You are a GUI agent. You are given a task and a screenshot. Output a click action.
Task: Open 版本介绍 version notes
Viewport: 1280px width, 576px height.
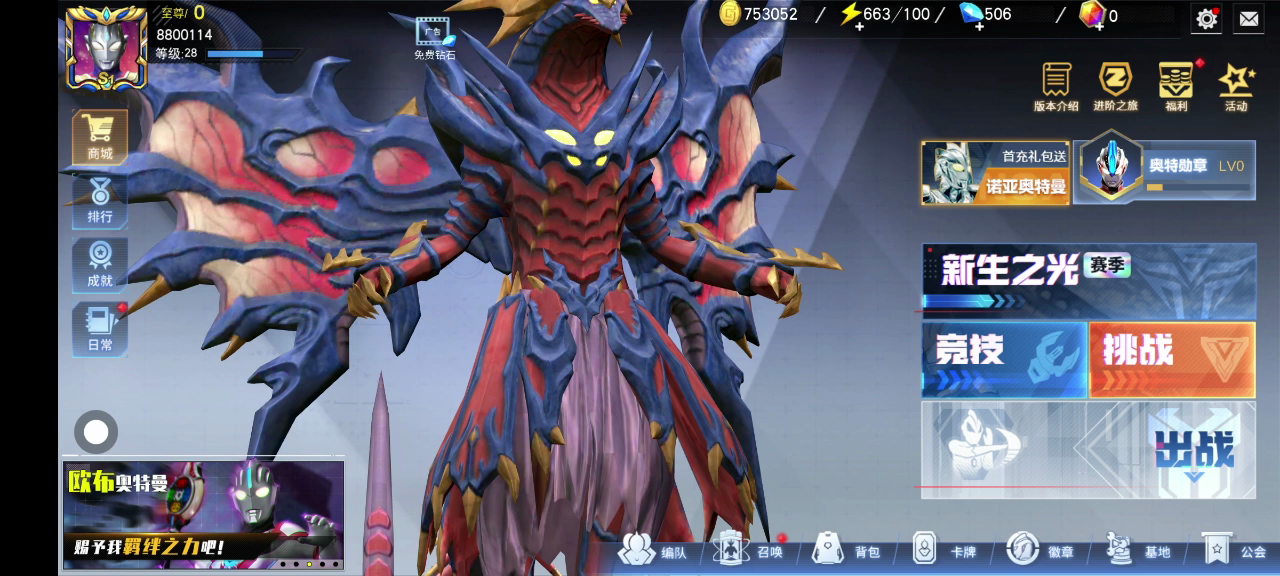click(1056, 86)
